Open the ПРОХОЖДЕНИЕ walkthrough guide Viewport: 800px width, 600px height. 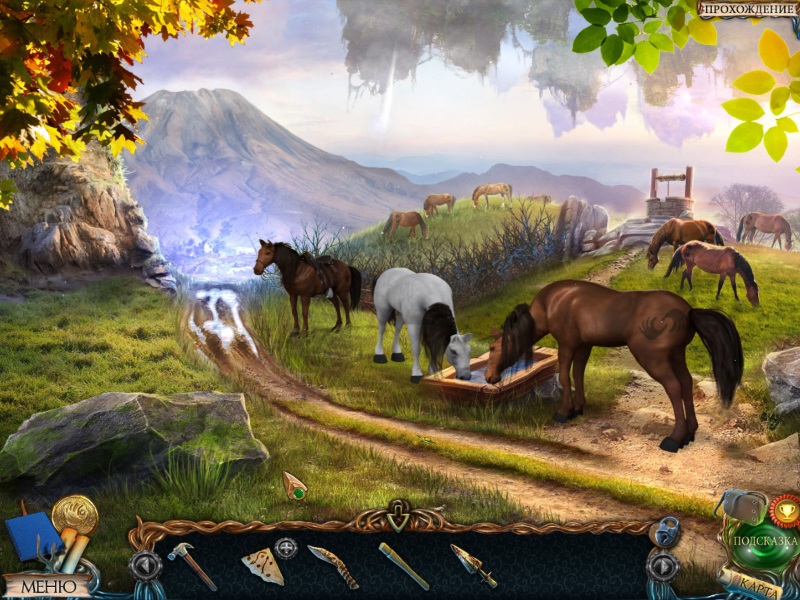point(748,10)
